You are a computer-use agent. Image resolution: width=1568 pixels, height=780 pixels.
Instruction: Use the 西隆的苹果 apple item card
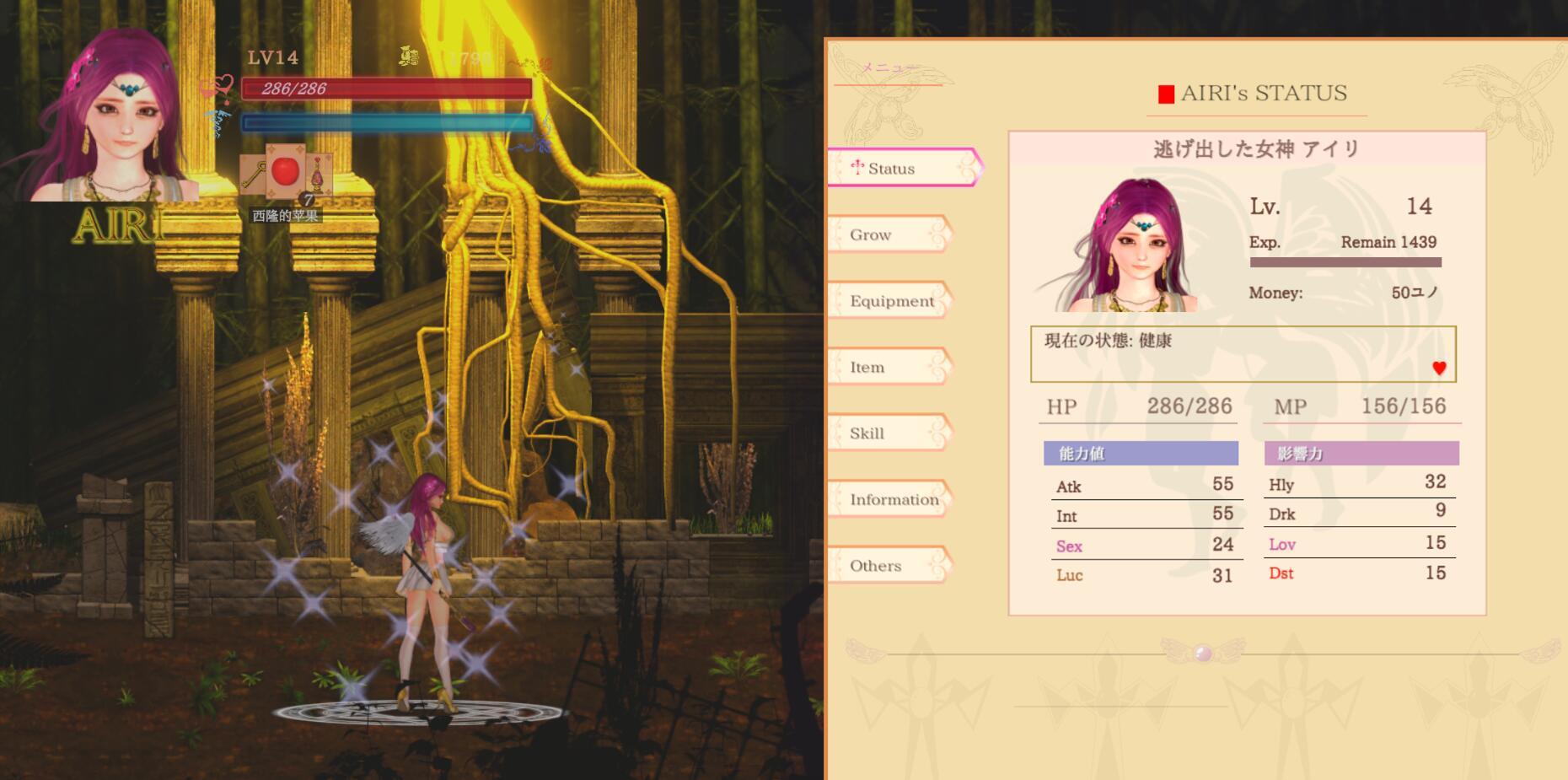pos(284,170)
